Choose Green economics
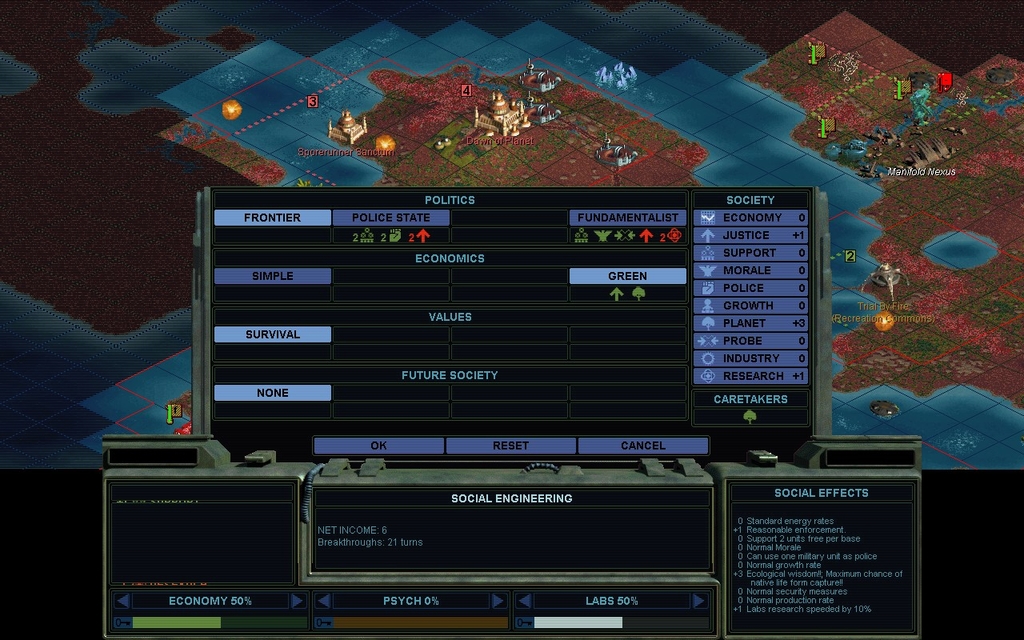 pos(628,276)
